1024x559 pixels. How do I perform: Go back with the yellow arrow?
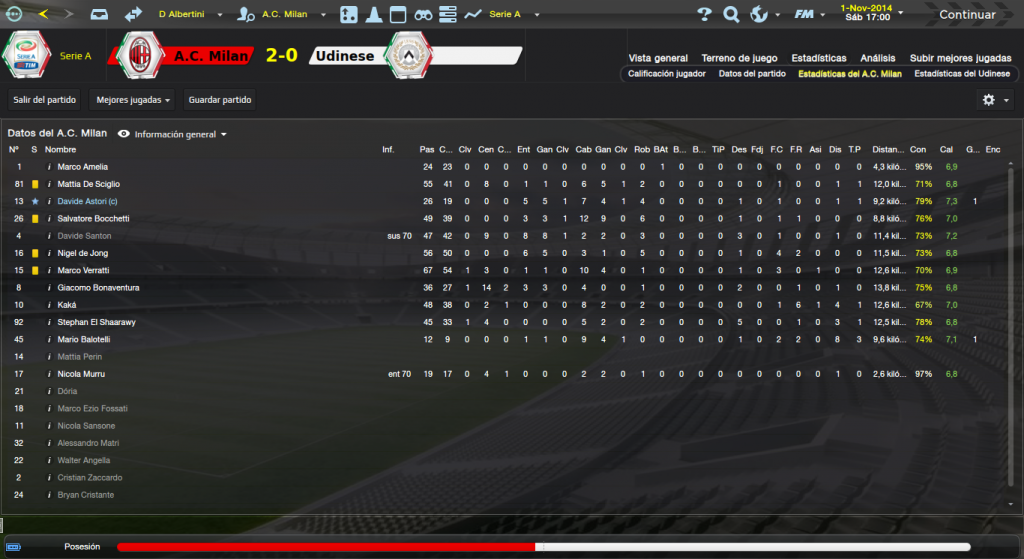click(x=43, y=15)
